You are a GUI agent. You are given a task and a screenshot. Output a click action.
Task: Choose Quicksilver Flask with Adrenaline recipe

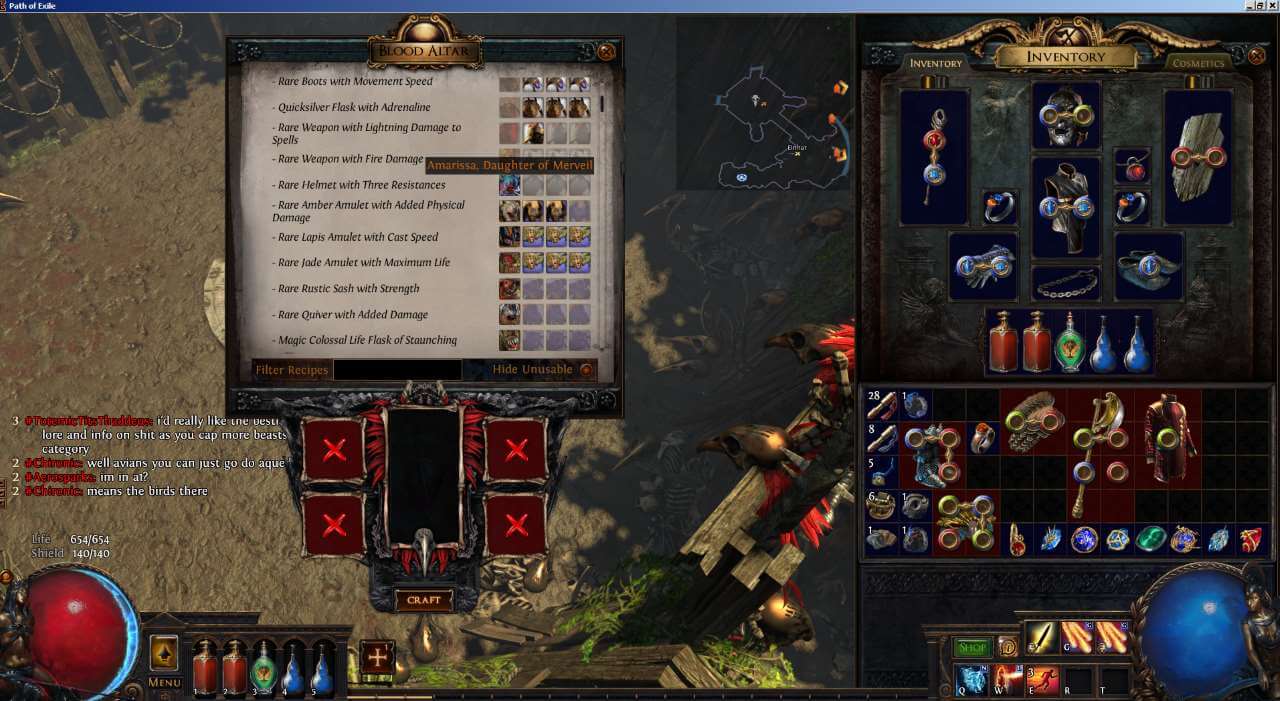(354, 108)
